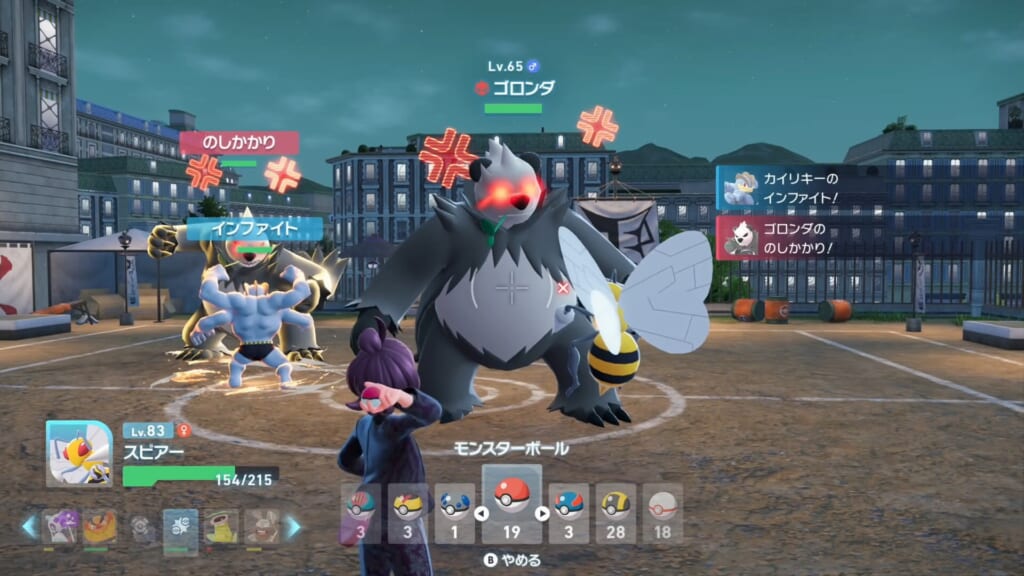Switch to the purple party Pokémon
Image resolution: width=1024 pixels, height=576 pixels.
59,527
